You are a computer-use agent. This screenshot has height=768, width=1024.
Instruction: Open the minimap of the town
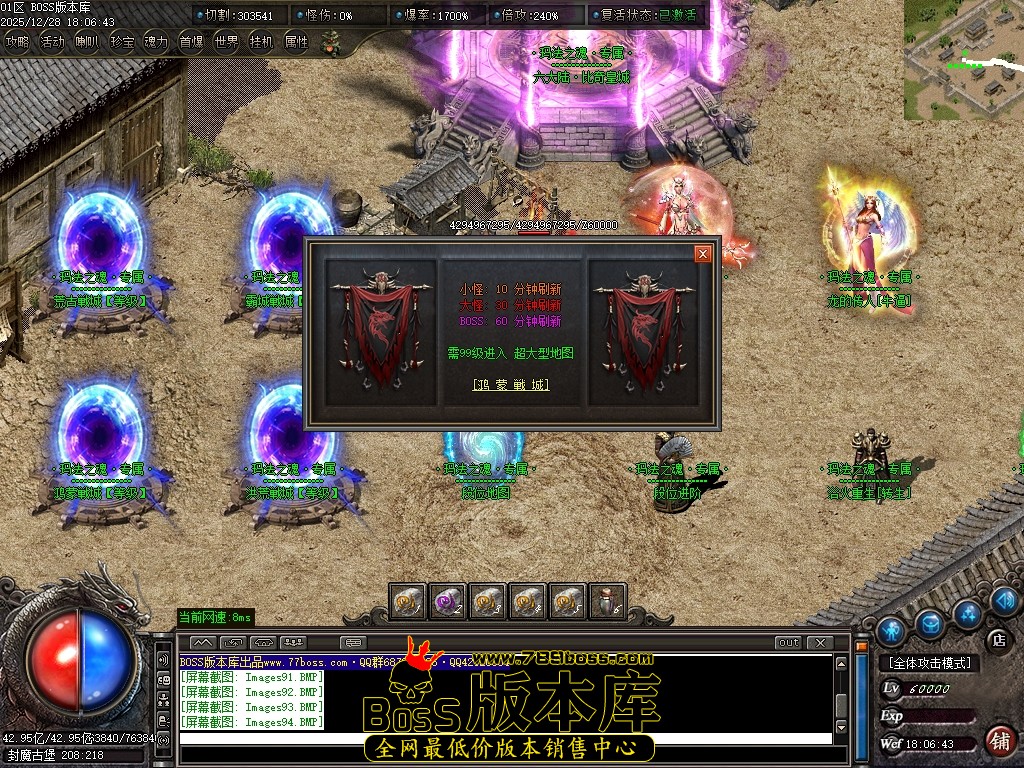(963, 60)
